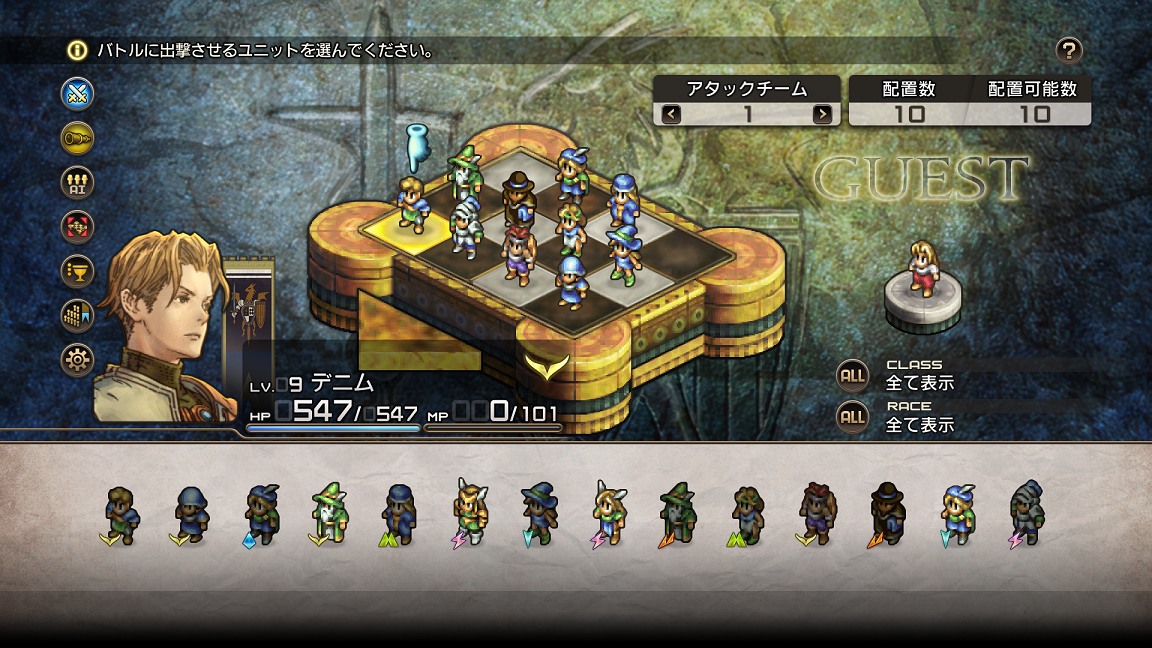Open the spyglass scouting icon
This screenshot has width=1152, height=648.
point(77,138)
